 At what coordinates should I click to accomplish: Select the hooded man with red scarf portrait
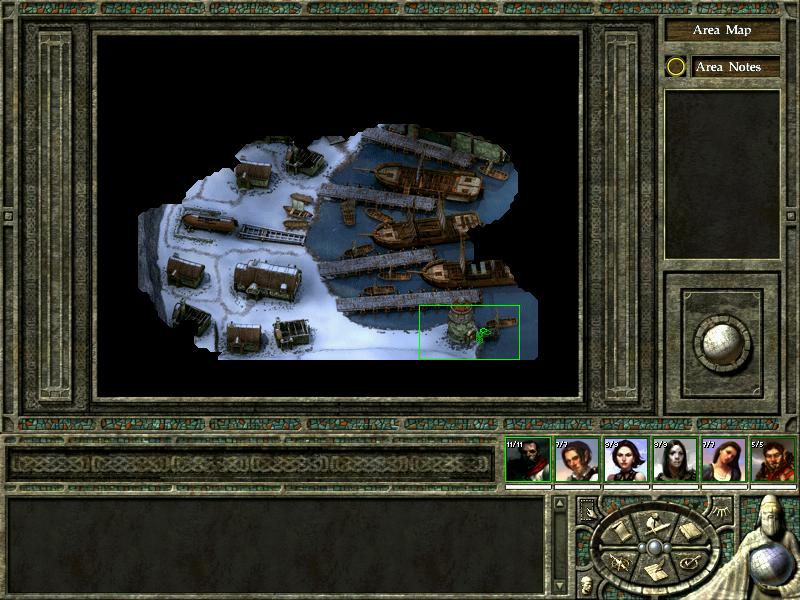coord(524,461)
